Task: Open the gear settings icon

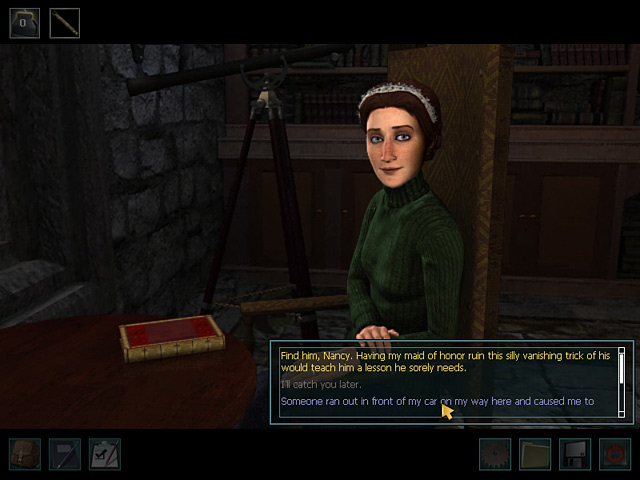Action: pos(495,455)
